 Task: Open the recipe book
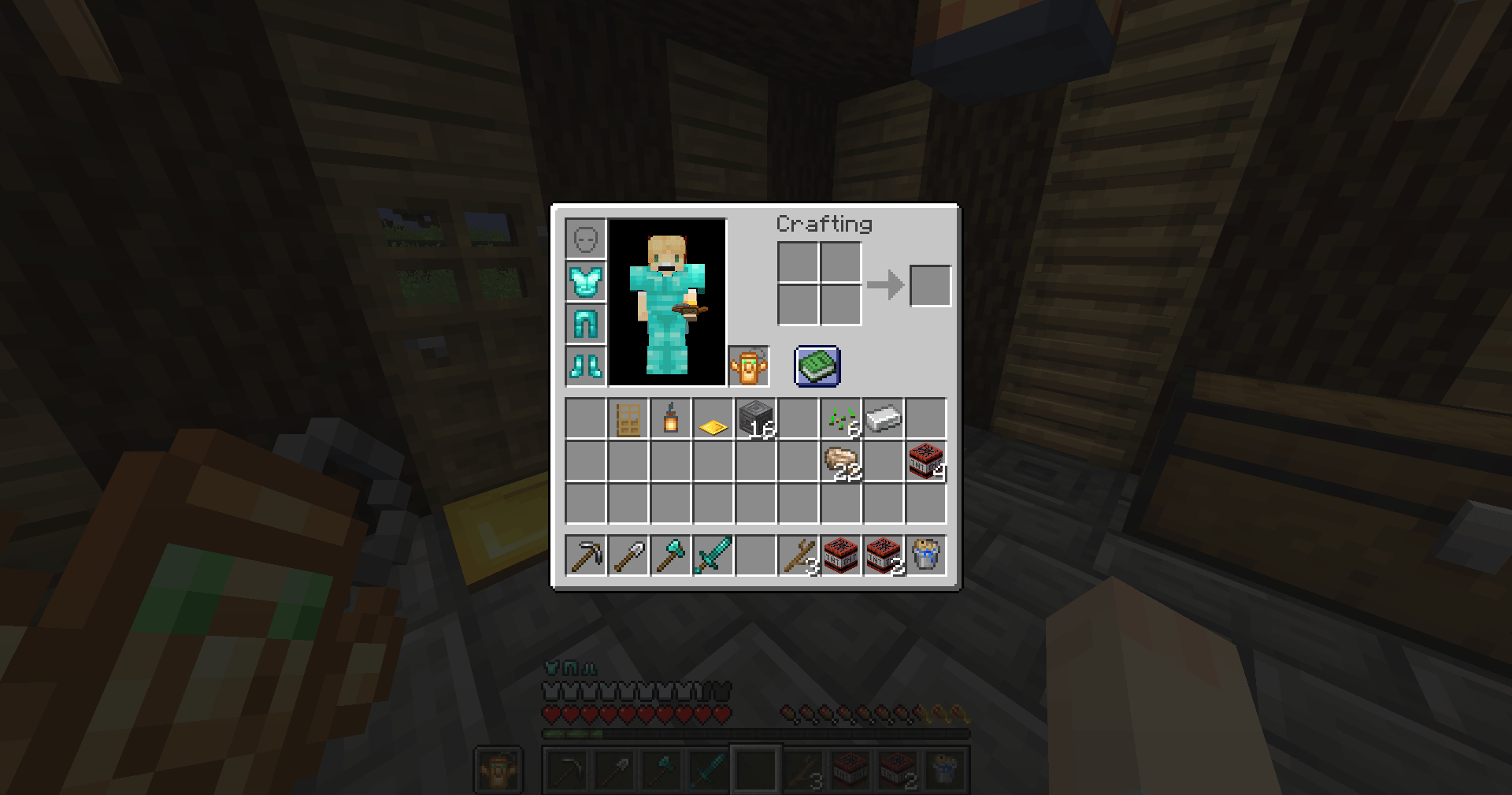[x=816, y=364]
